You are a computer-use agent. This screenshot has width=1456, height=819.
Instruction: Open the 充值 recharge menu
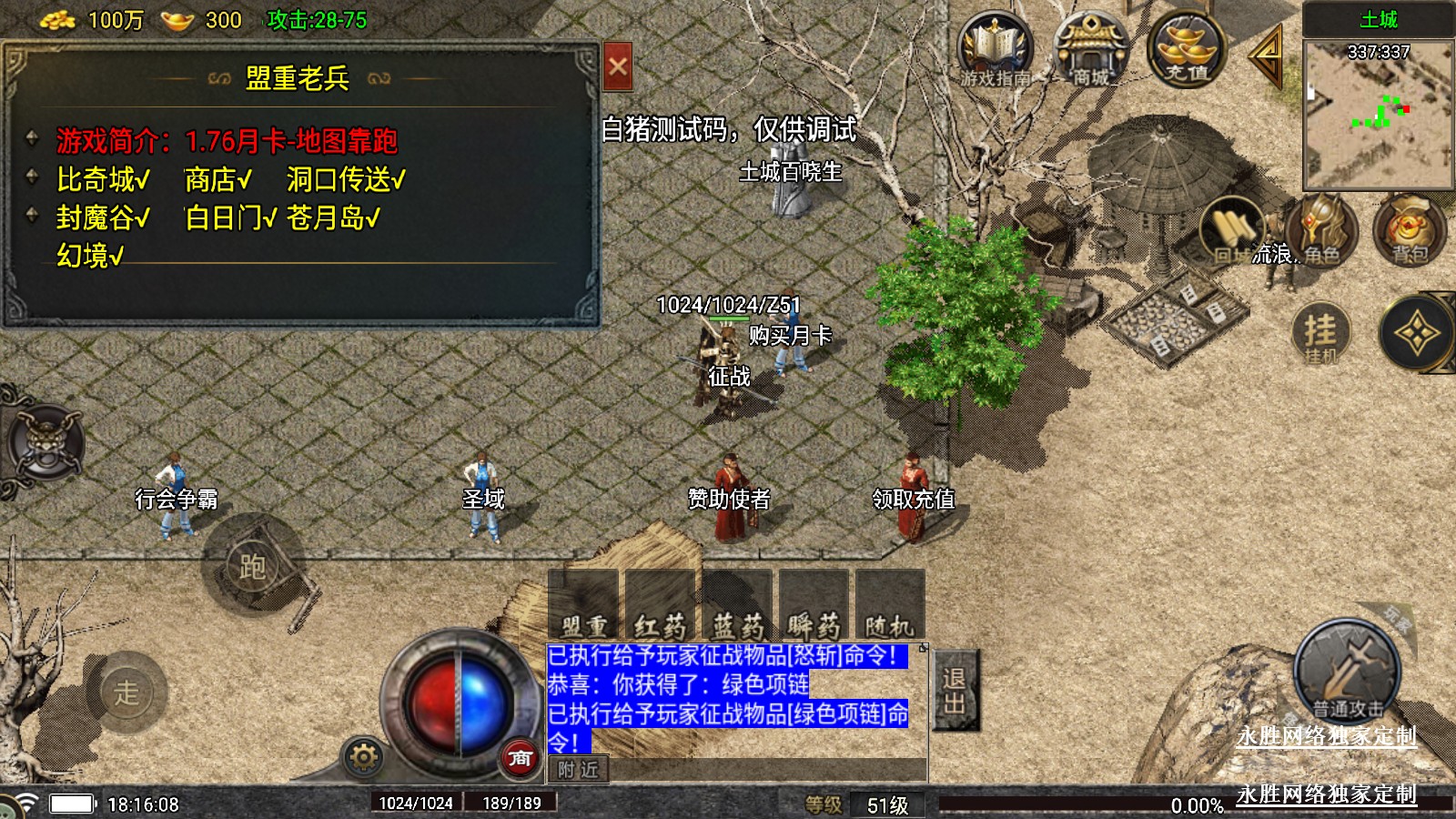1187,51
